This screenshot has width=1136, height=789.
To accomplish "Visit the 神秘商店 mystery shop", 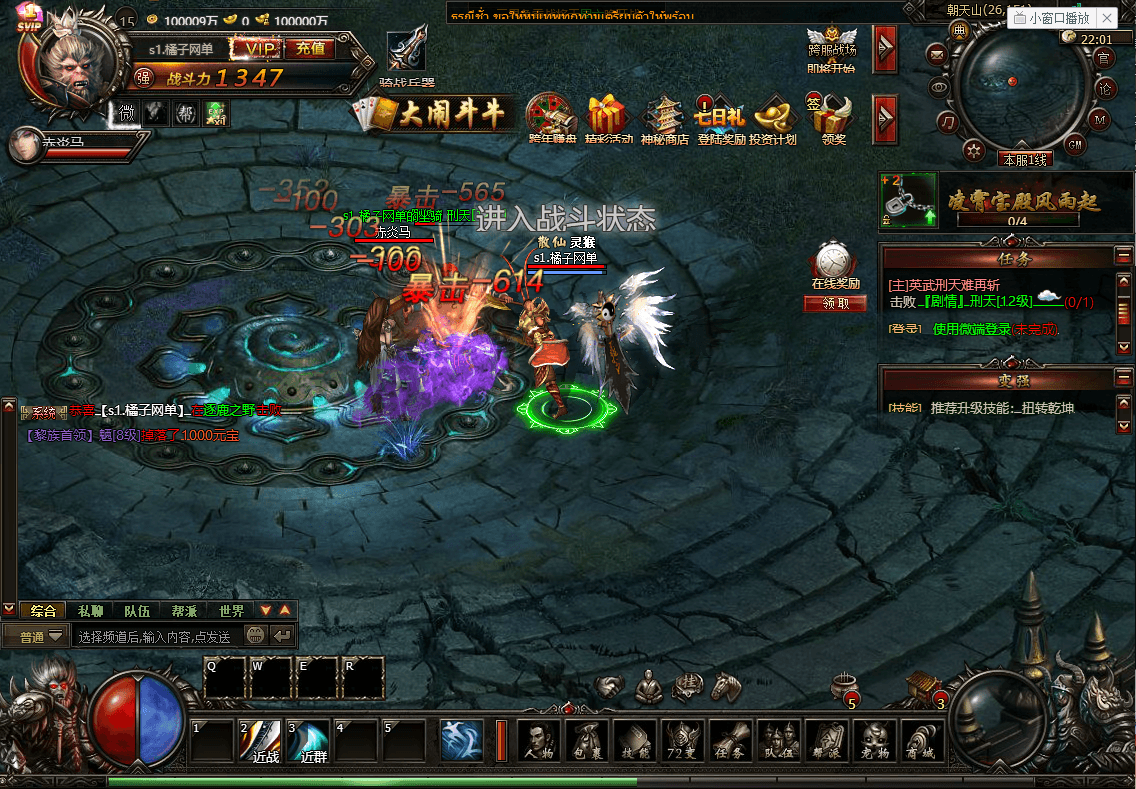I will [x=665, y=118].
